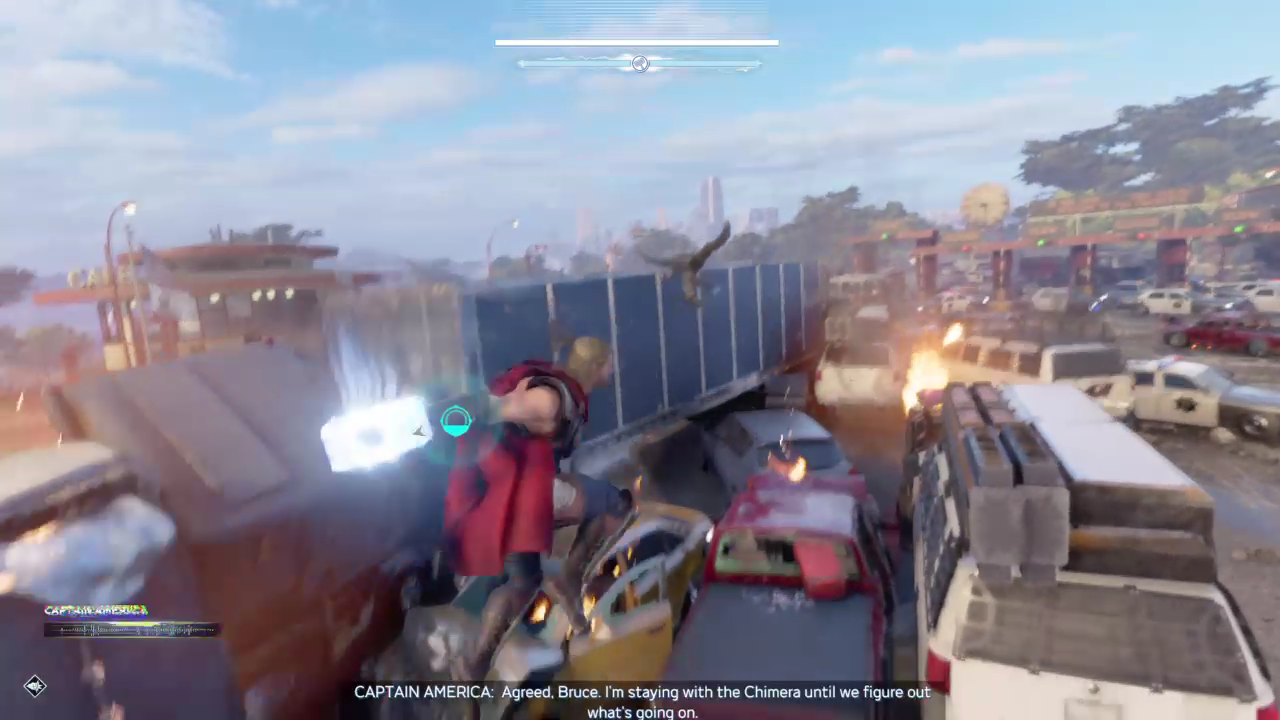Select Thor's hammer emblem on the top meter
Image resolution: width=1280 pixels, height=720 pixels.
(640, 64)
